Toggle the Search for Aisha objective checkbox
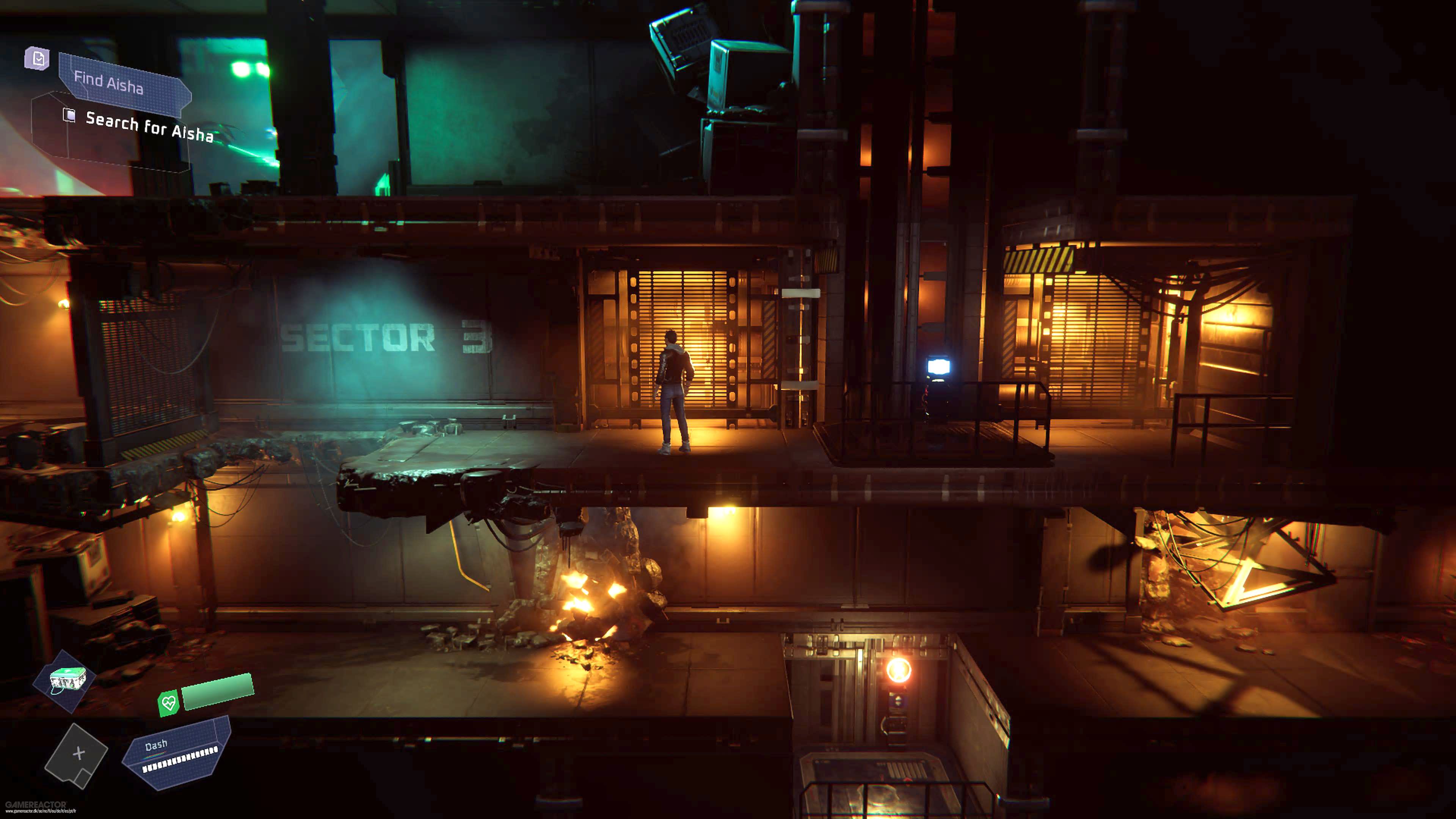 [x=69, y=115]
